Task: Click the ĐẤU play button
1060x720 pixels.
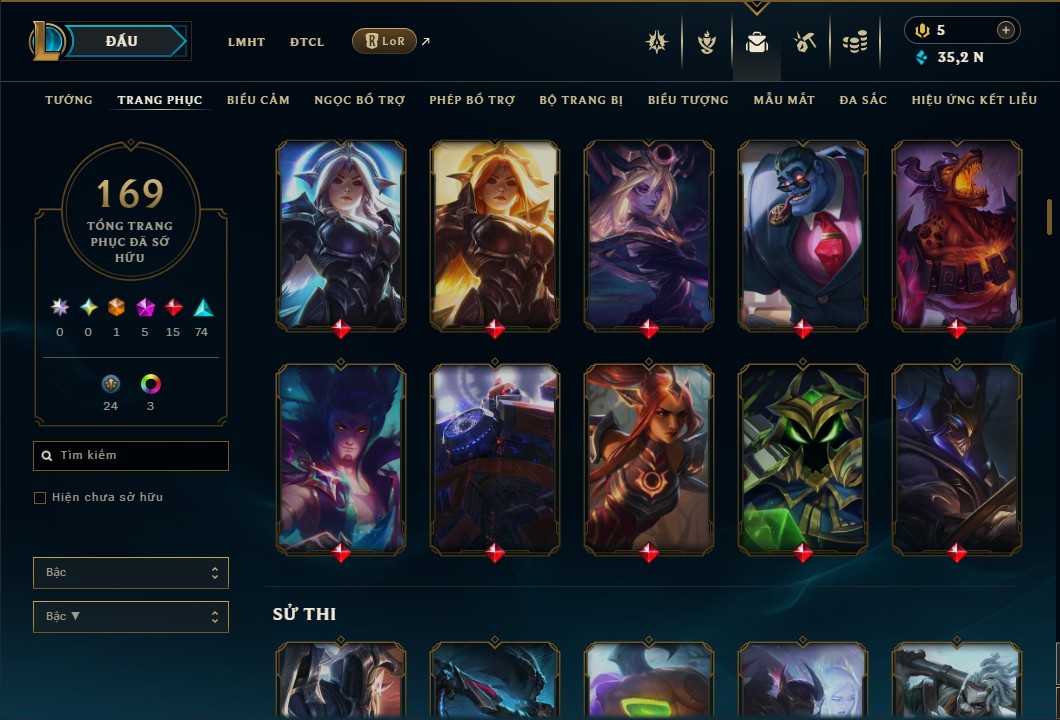Action: 121,41
